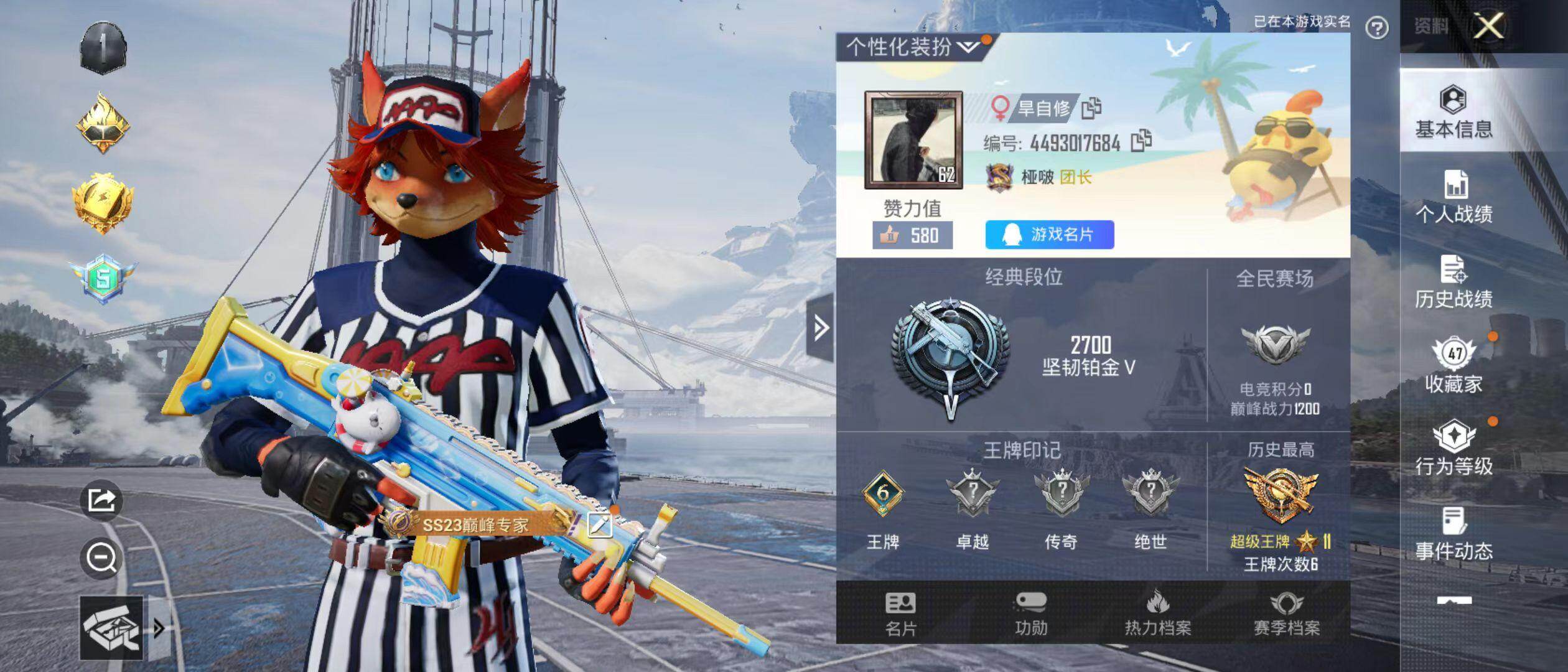Click the blue 游戏名片 button
This screenshot has height=672, width=1568.
click(1049, 235)
